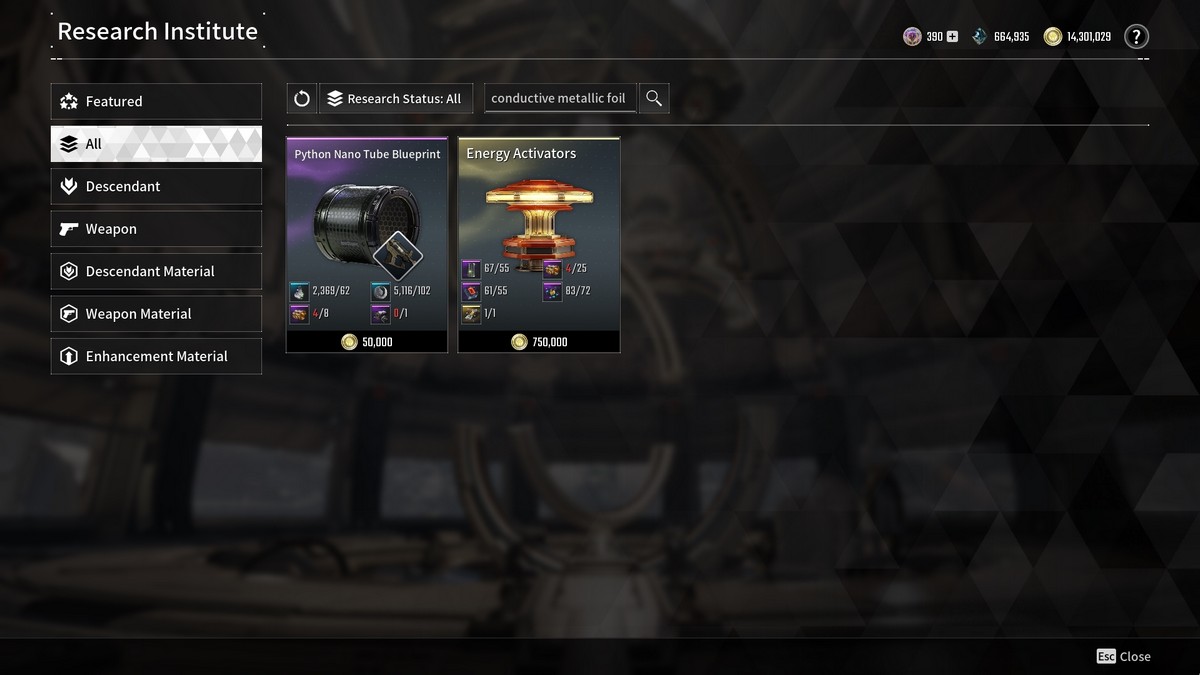The image size is (1200, 675).
Task: Click the circular refresh button
Action: tap(302, 98)
